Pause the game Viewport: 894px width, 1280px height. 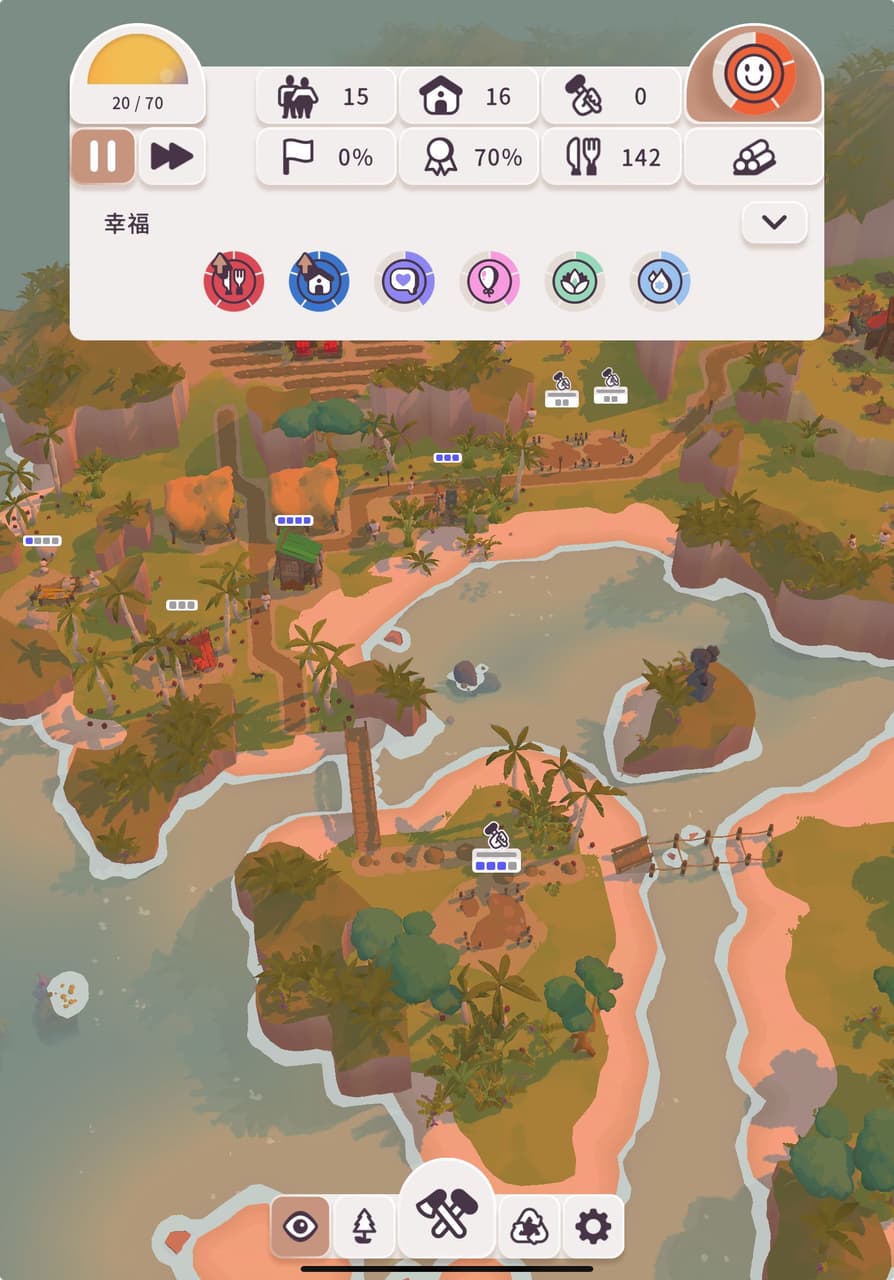(103, 157)
